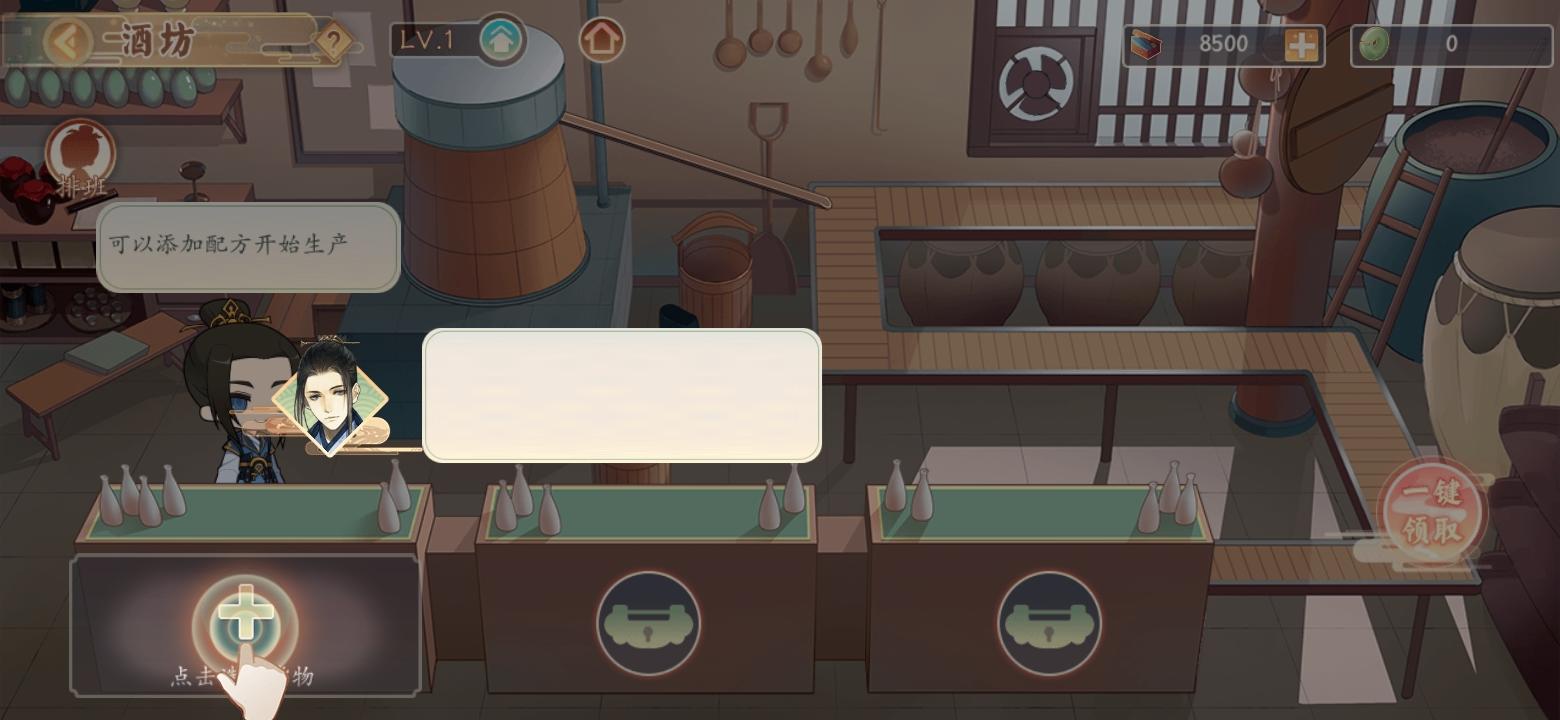Screen dimensions: 1560x720
Task: Tap the second locked production slot lock
Action: (1050, 620)
